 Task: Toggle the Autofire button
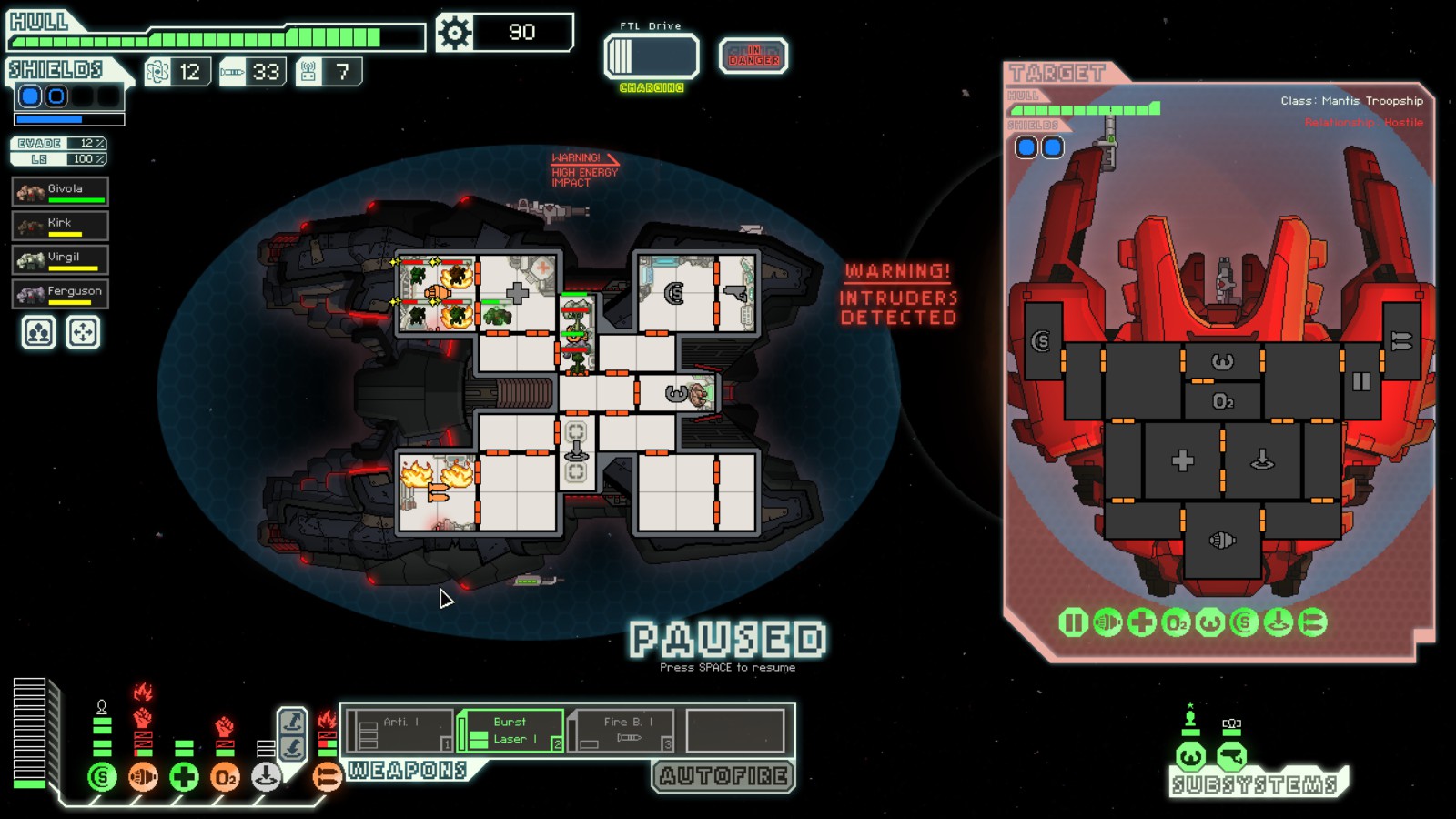pyautogui.click(x=723, y=776)
